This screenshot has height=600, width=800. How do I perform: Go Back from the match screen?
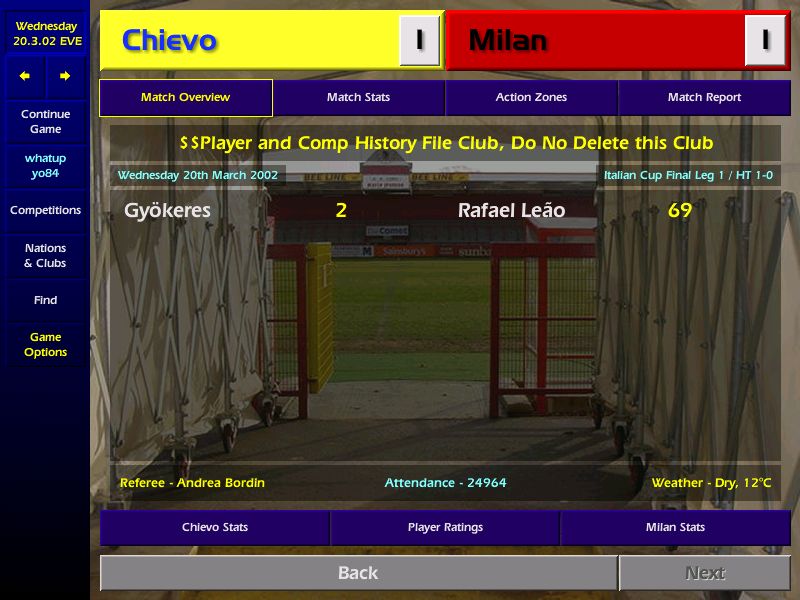358,573
